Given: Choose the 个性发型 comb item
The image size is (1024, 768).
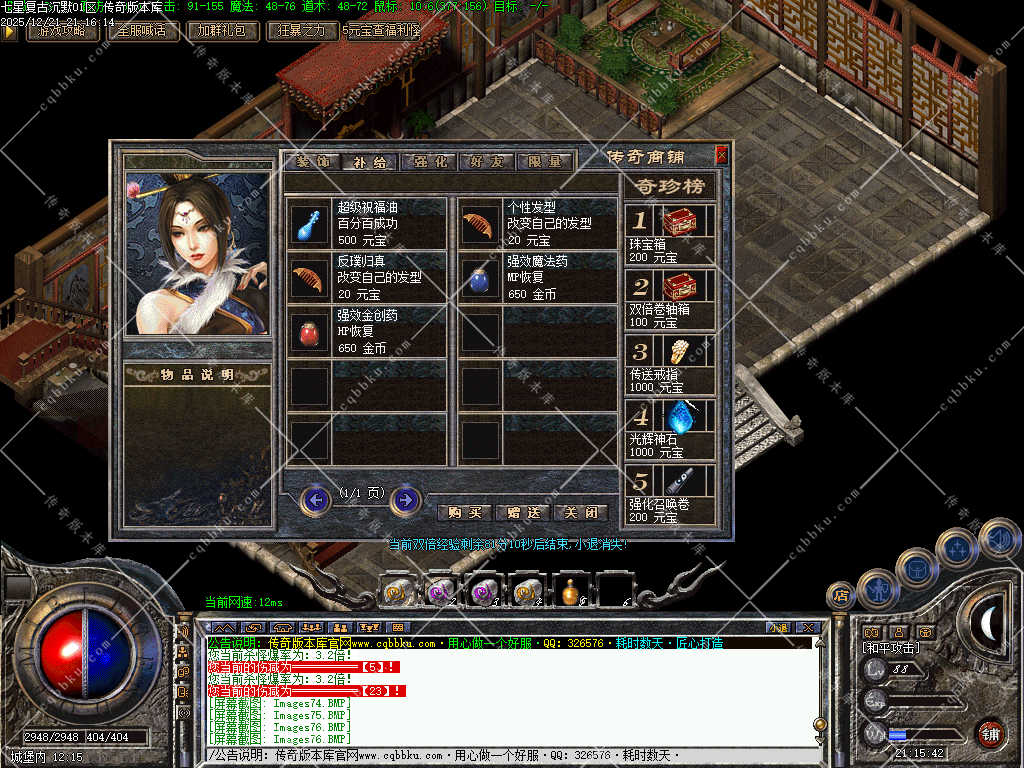Looking at the screenshot, I should click(x=478, y=225).
